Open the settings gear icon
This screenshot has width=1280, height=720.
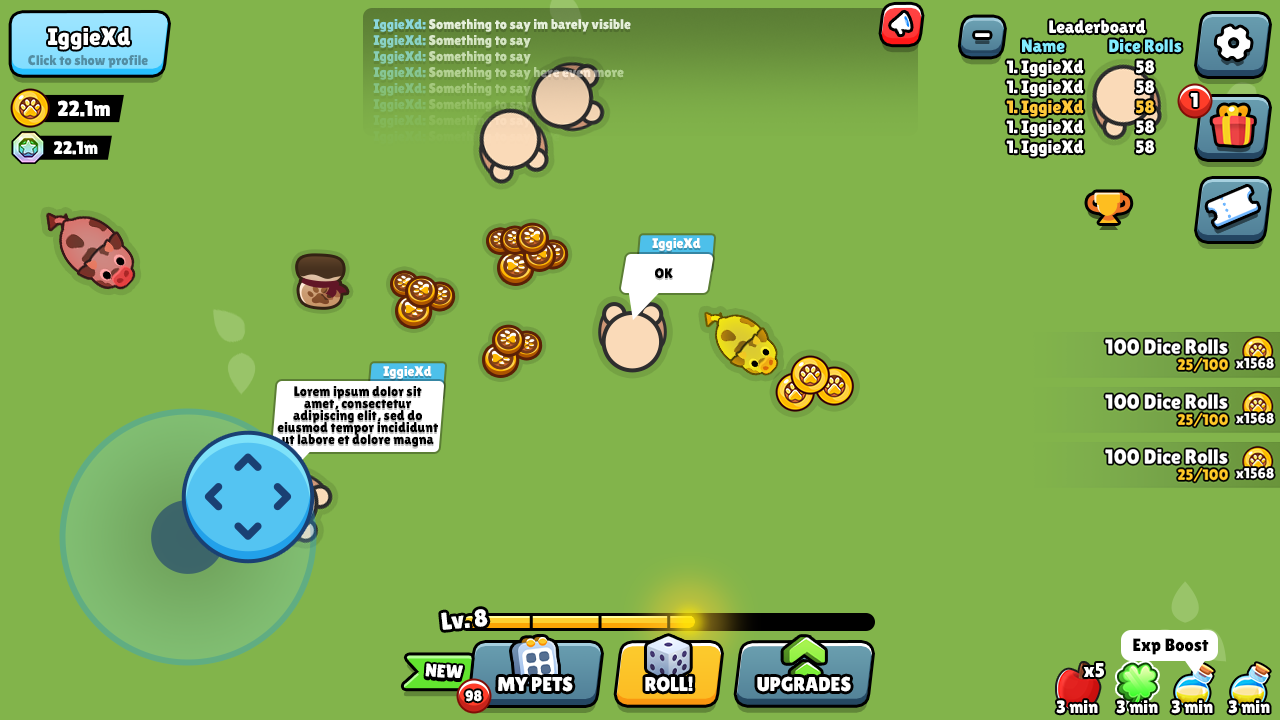point(1232,44)
